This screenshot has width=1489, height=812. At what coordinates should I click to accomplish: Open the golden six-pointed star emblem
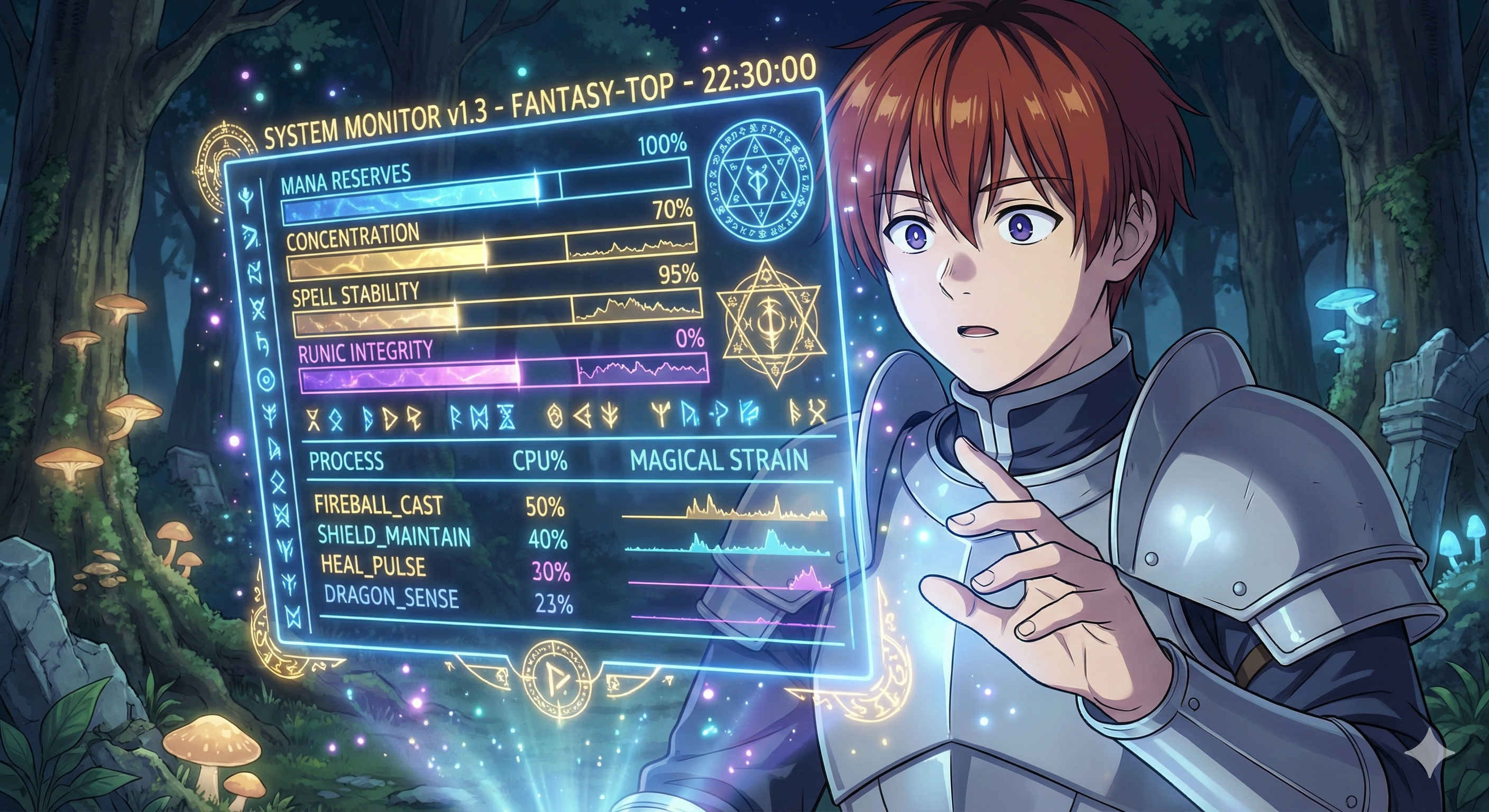[x=770, y=324]
